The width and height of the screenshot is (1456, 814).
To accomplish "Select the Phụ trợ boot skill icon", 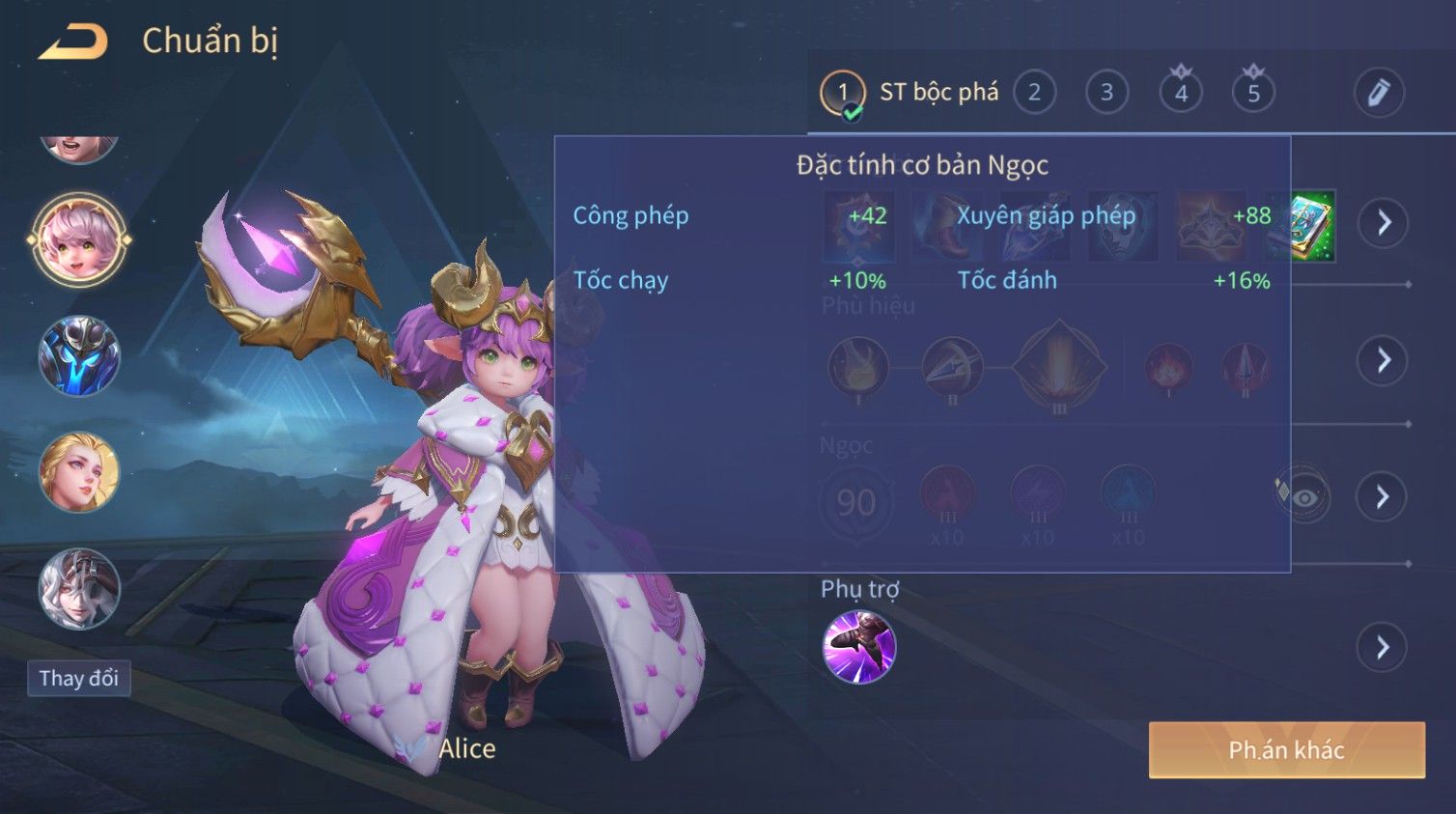I will (858, 647).
